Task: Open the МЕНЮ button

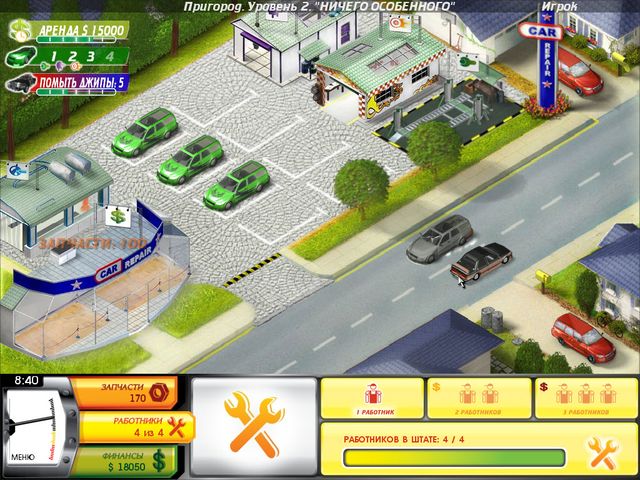Action: click(x=24, y=457)
